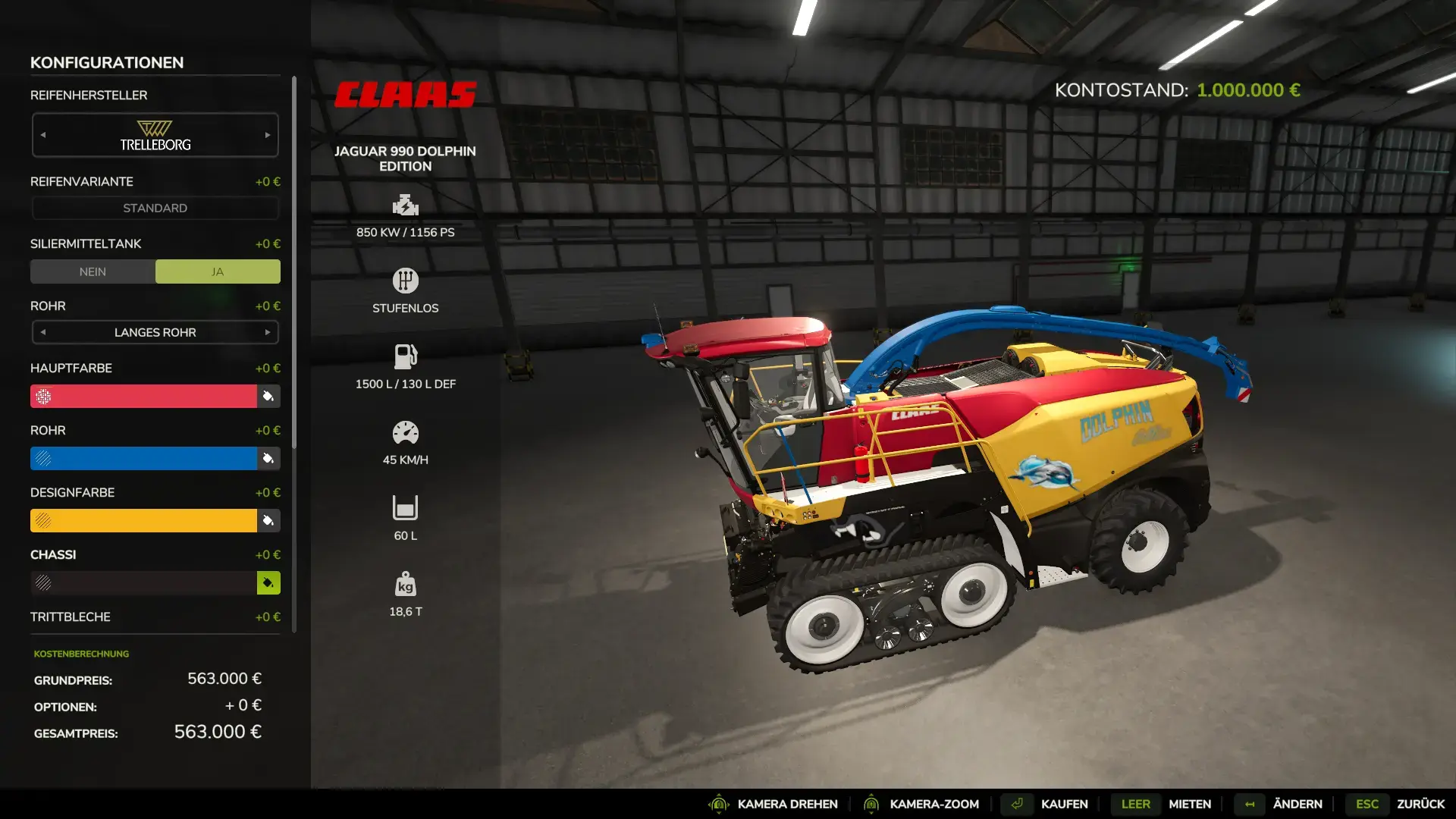Choose the Standard tire variant field
The height and width of the screenshot is (819, 1456).
155,208
